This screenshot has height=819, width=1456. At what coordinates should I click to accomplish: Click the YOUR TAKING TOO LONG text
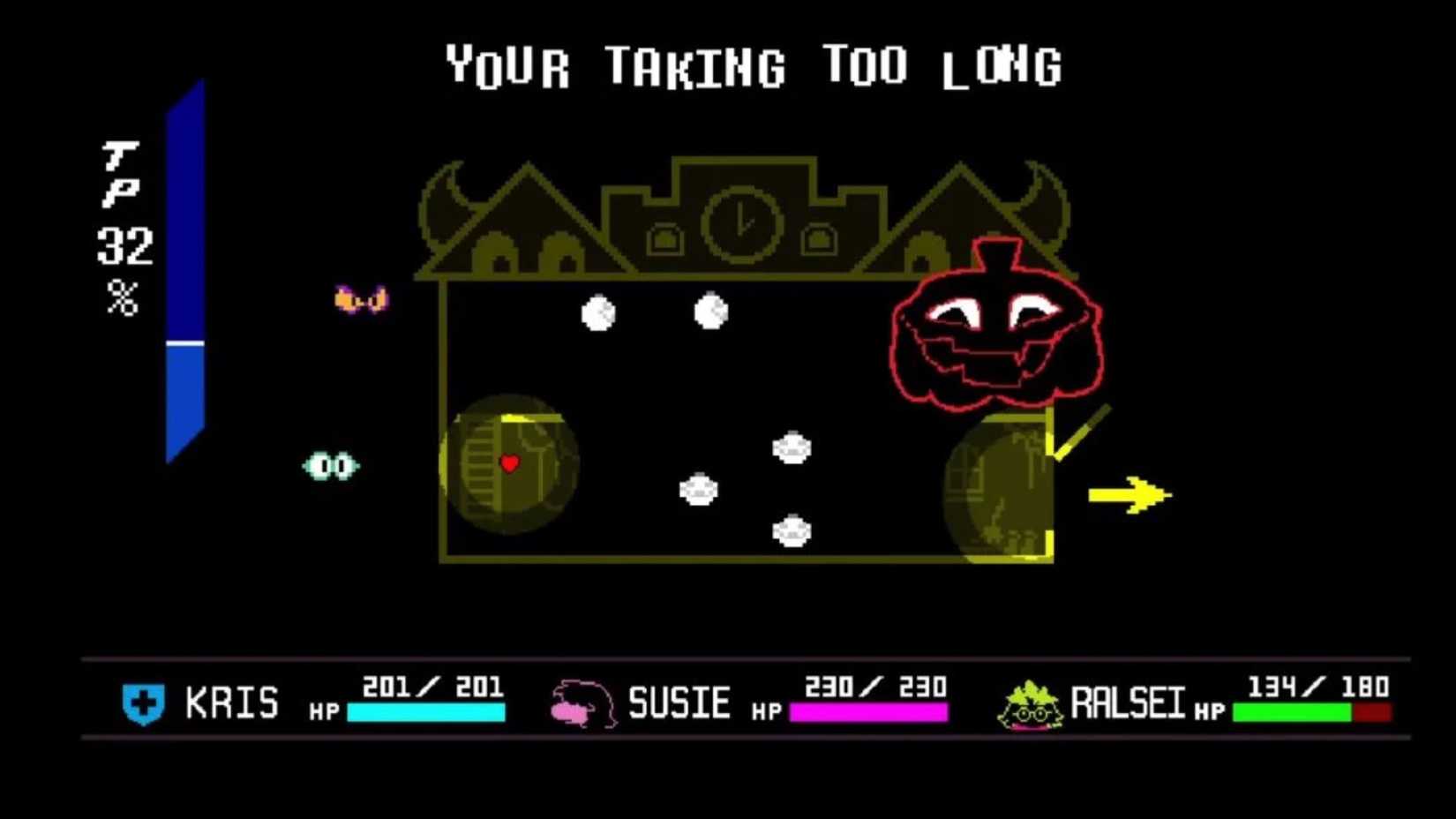coord(754,64)
